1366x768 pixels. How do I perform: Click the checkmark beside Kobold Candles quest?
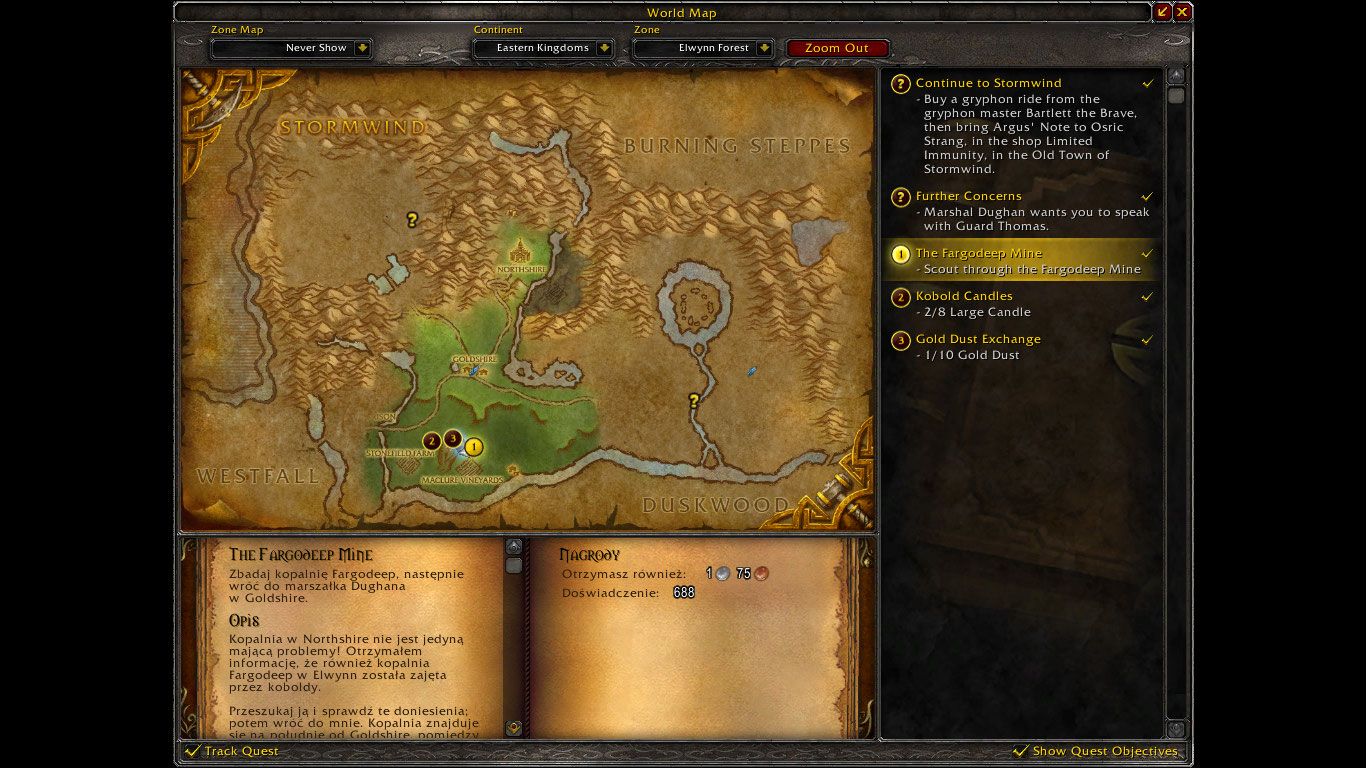[x=1147, y=297]
